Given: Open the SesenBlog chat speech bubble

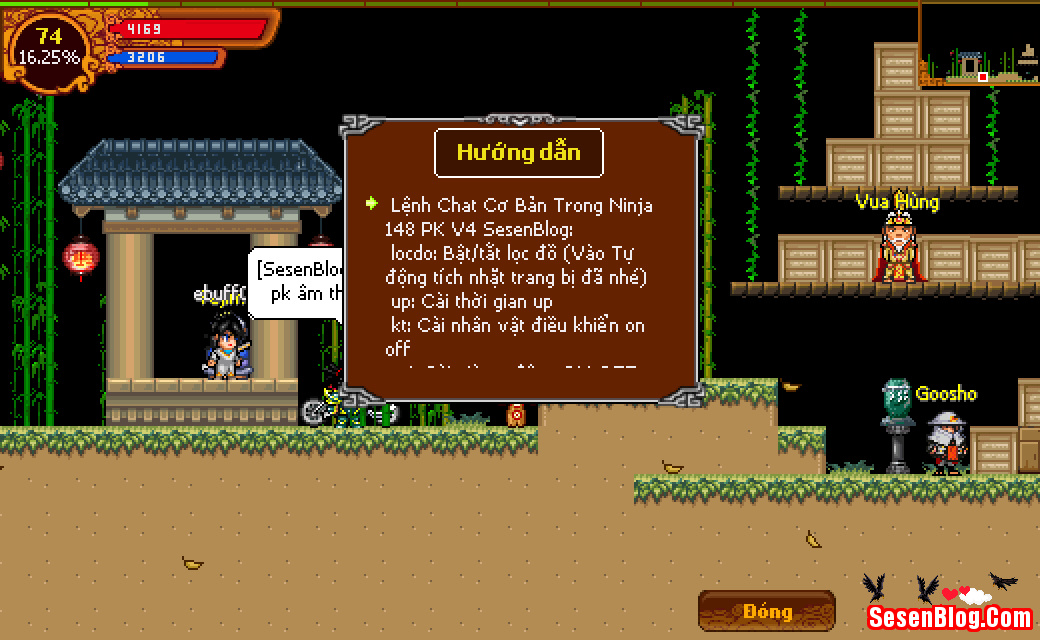Looking at the screenshot, I should [297, 283].
